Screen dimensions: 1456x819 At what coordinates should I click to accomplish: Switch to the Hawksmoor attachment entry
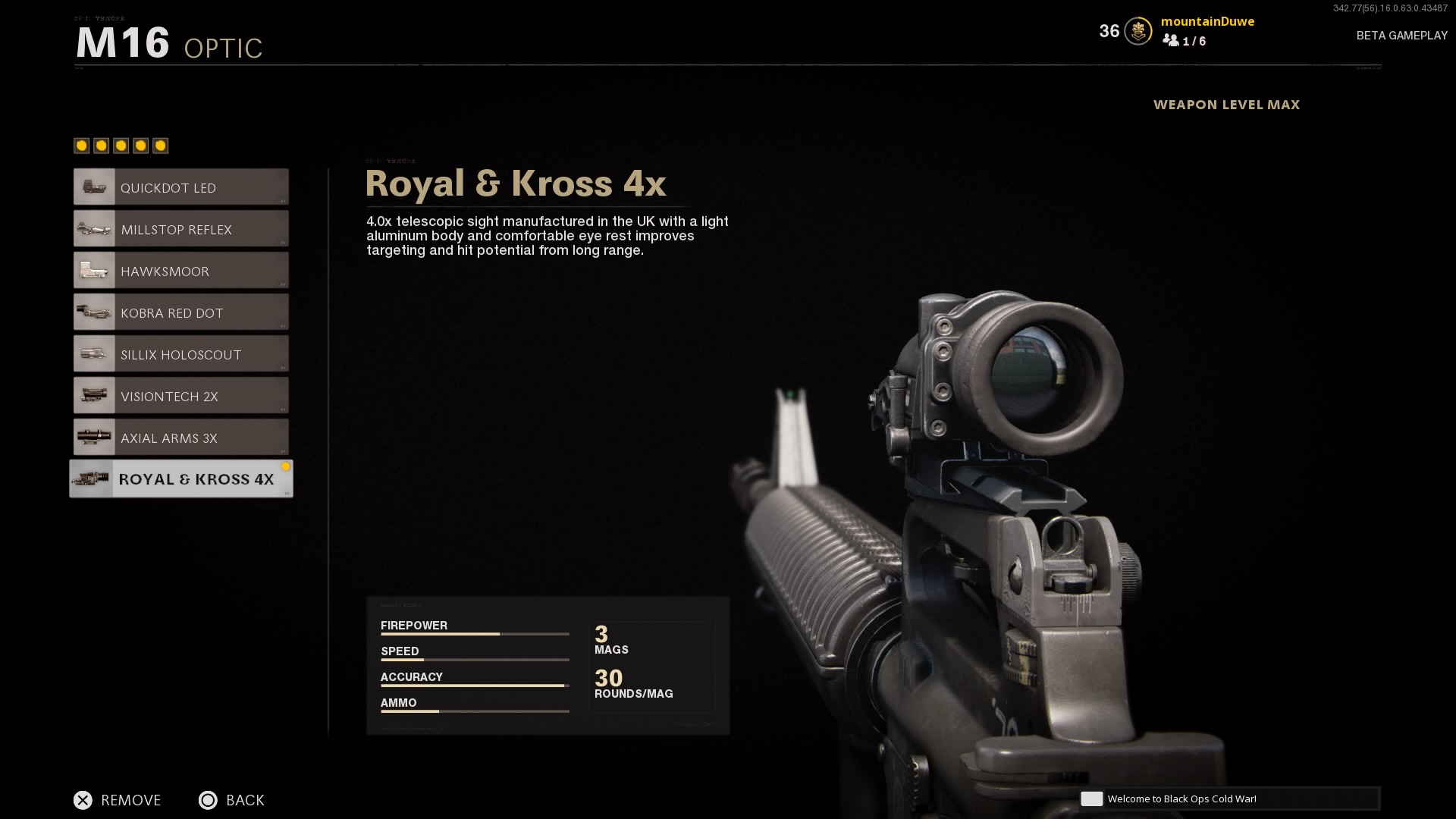pos(180,270)
